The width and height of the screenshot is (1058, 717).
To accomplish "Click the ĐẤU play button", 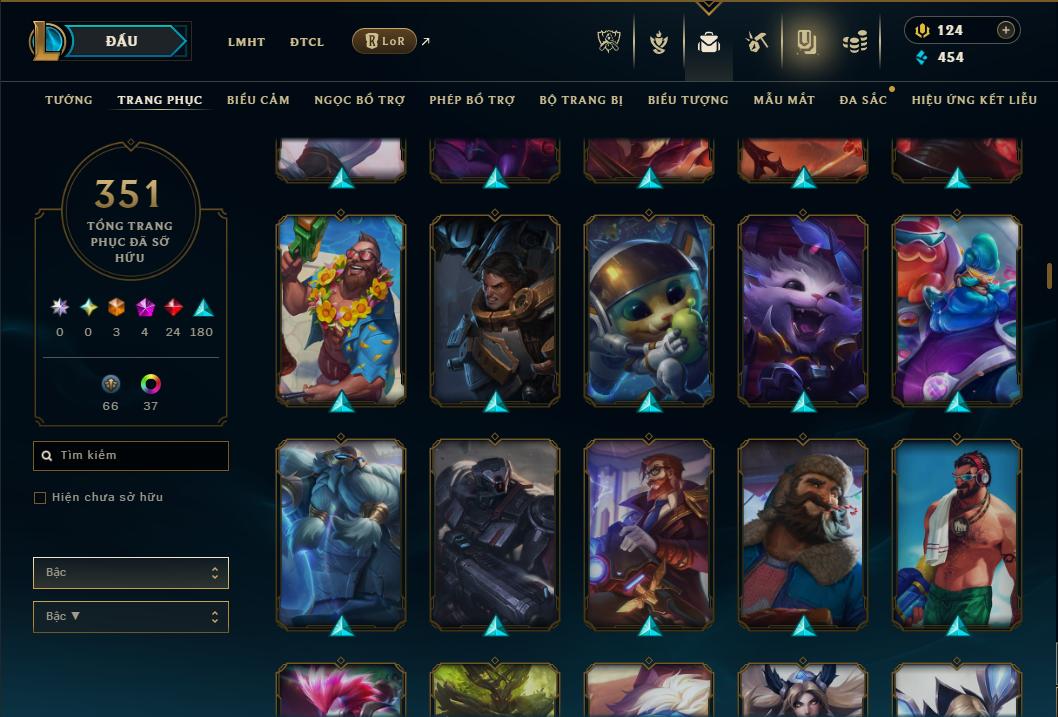I will (121, 41).
